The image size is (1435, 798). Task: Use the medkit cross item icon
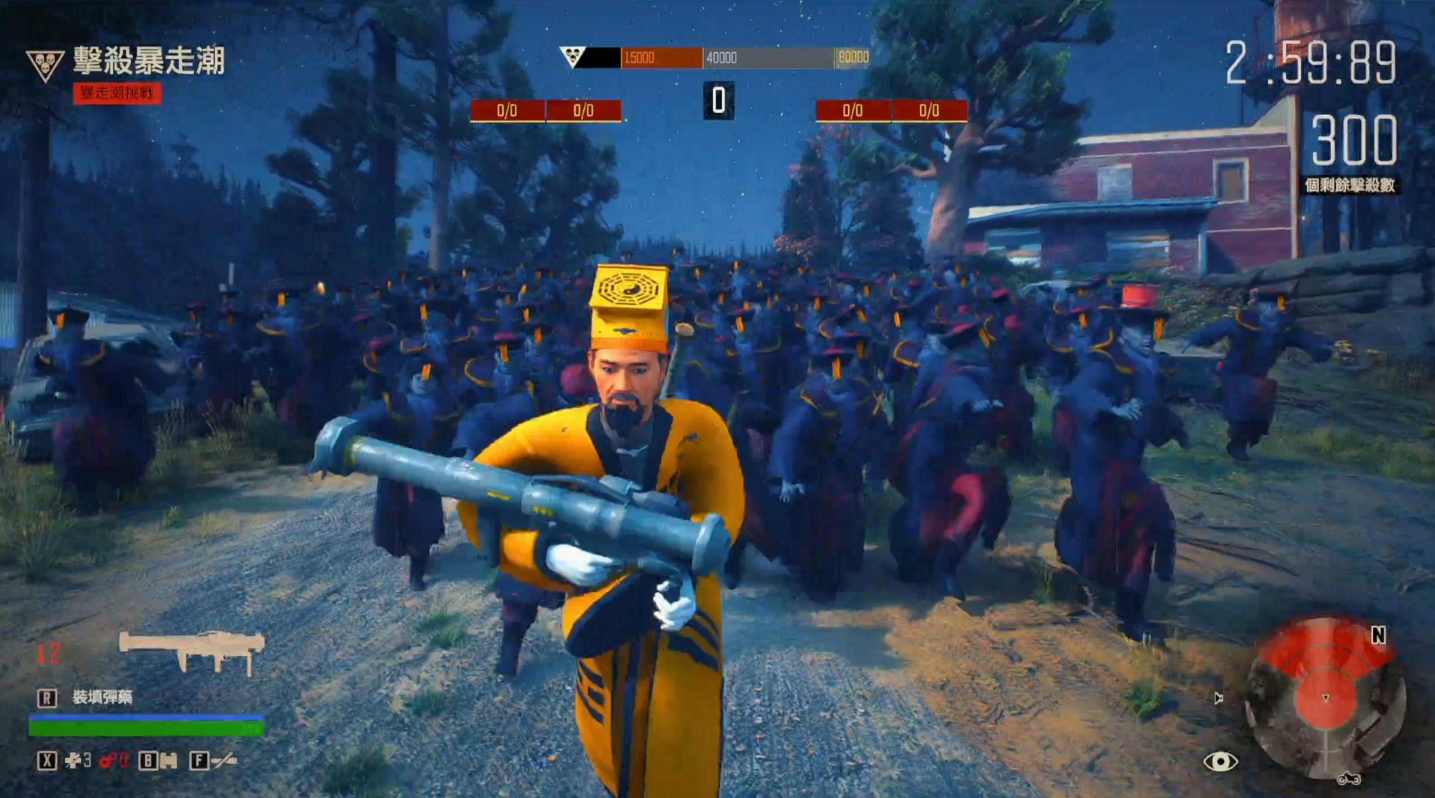(x=73, y=761)
